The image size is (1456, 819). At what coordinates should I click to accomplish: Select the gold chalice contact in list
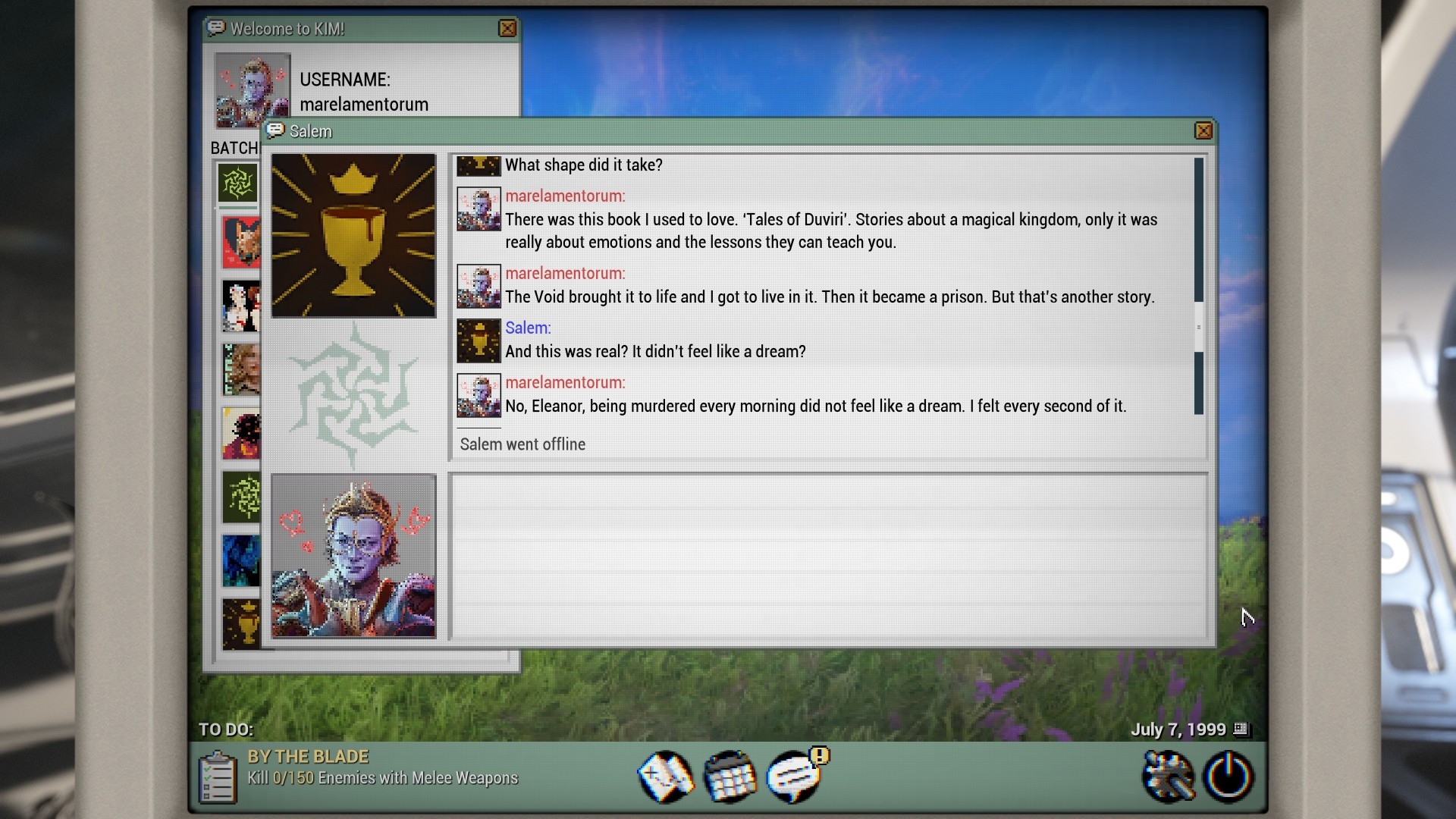point(241,624)
